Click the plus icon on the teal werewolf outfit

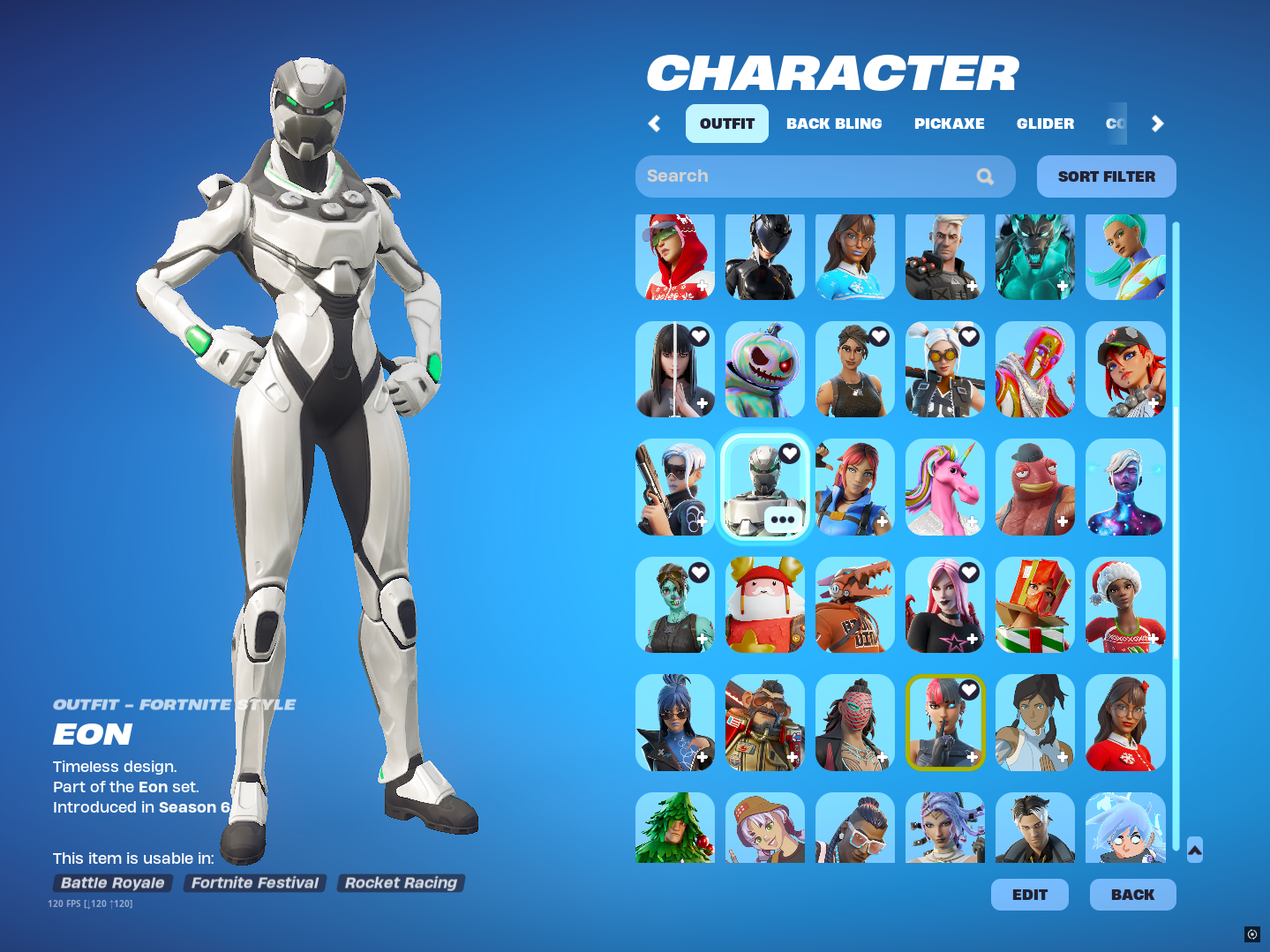point(1062,286)
